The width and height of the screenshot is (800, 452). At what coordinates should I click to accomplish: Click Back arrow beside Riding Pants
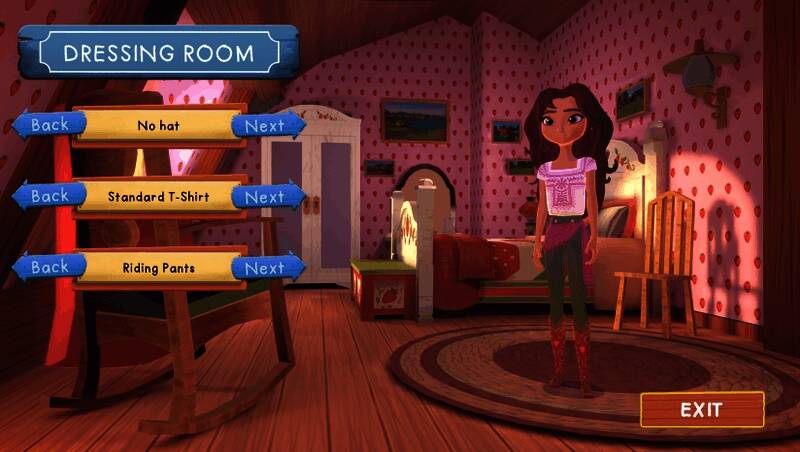48,267
